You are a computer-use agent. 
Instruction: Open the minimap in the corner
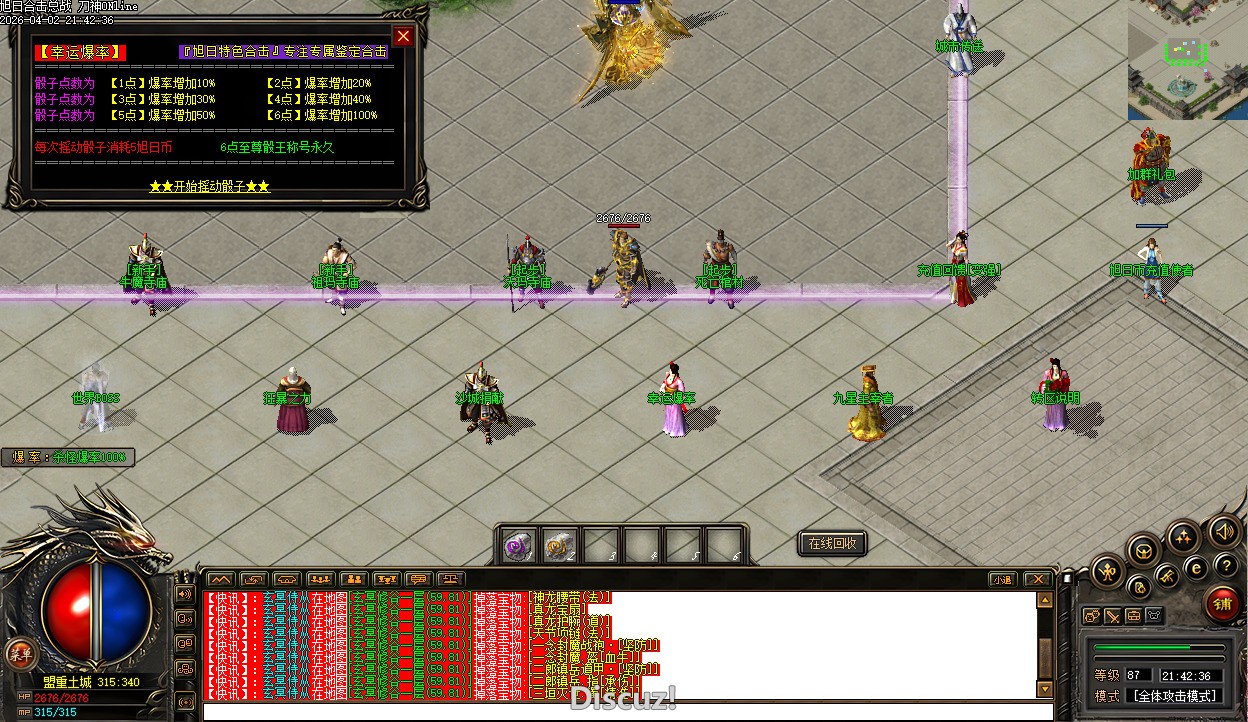tap(1187, 60)
